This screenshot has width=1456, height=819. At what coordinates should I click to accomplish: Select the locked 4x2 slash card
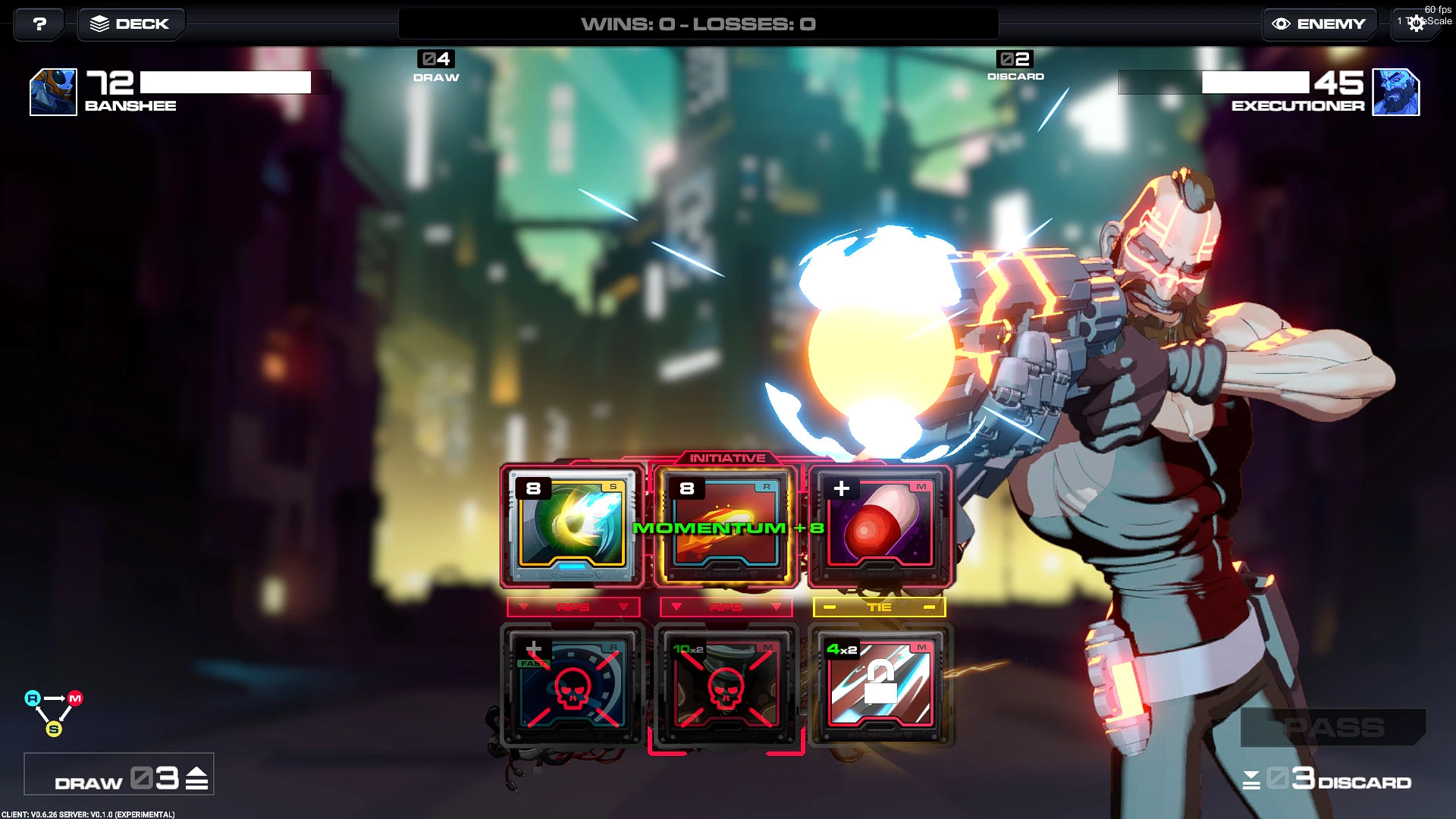click(x=880, y=683)
